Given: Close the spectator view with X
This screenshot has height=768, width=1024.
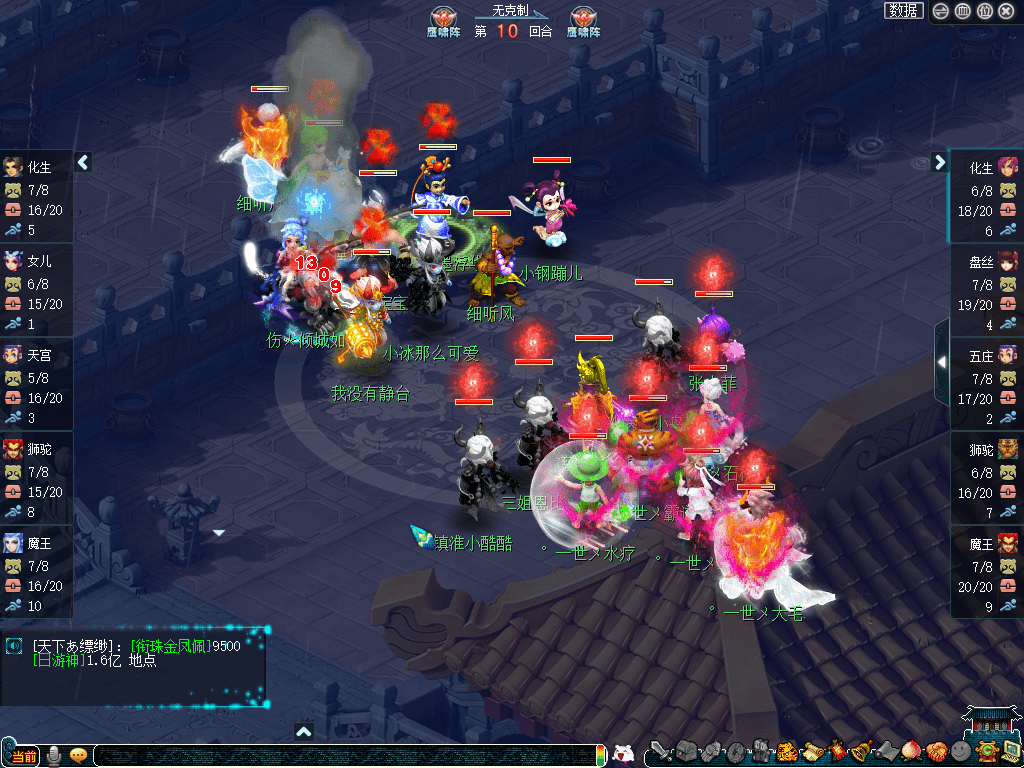Looking at the screenshot, I should (x=1006, y=11).
